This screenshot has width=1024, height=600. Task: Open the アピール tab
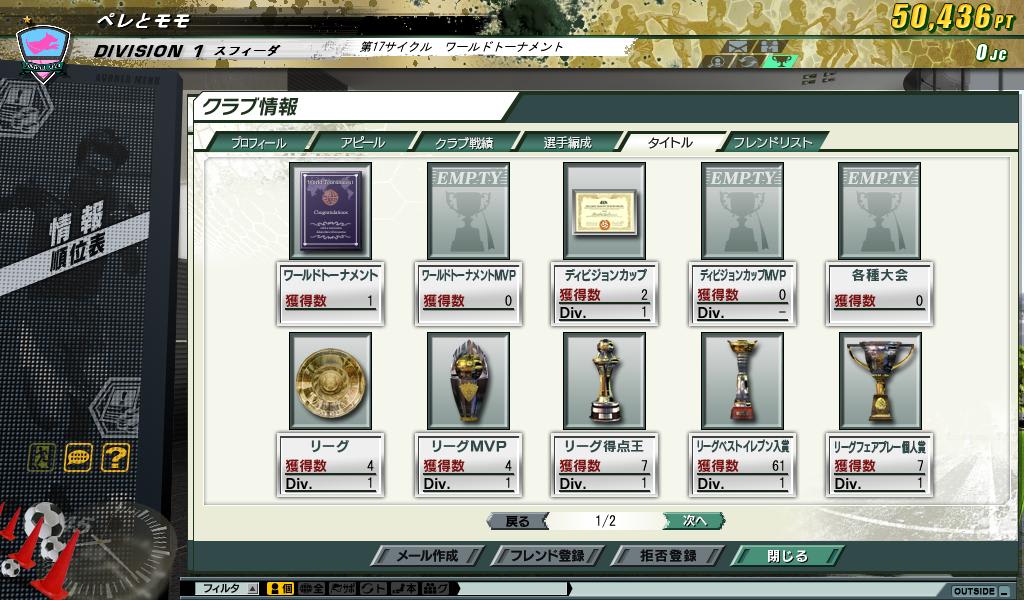(362, 143)
